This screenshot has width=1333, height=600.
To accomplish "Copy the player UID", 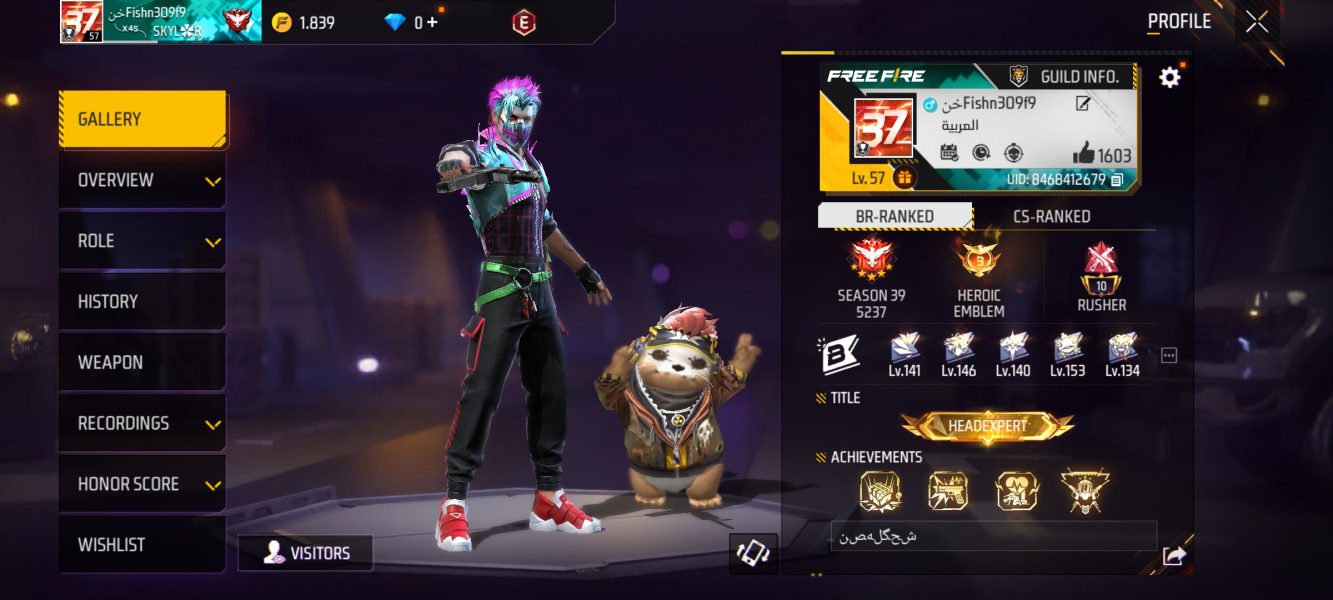I will click(x=1117, y=180).
